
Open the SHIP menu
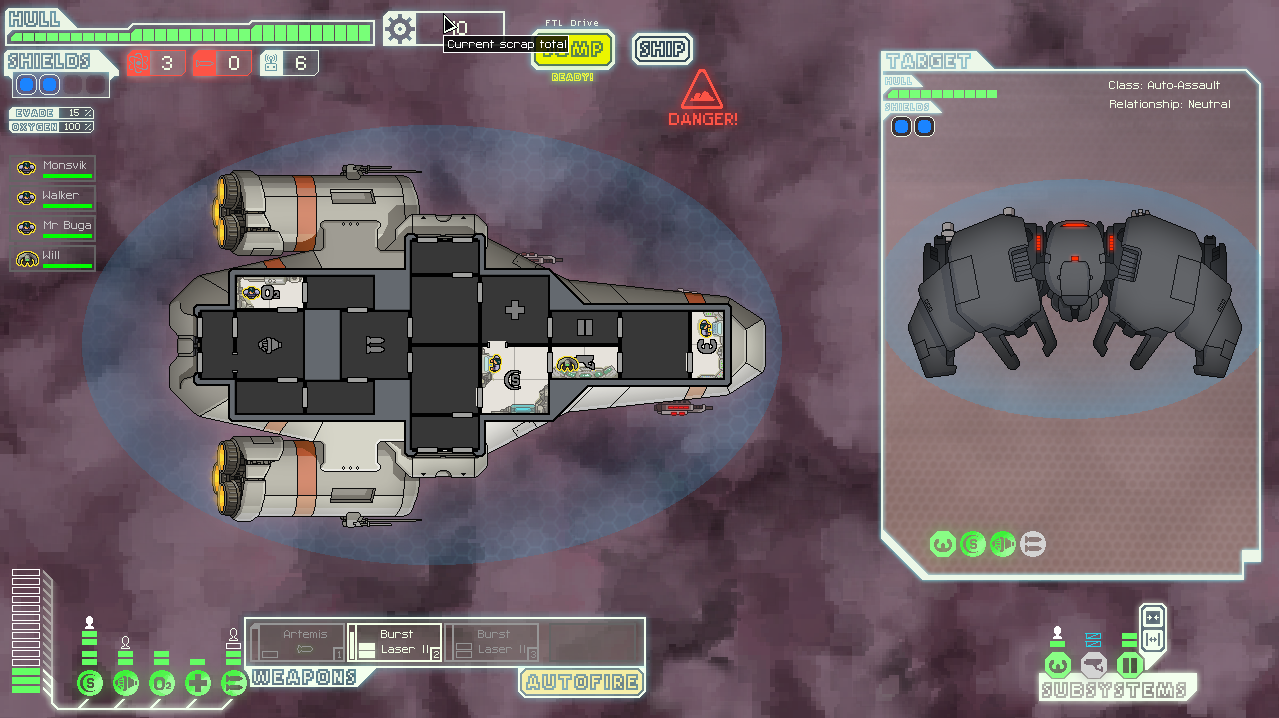(662, 49)
